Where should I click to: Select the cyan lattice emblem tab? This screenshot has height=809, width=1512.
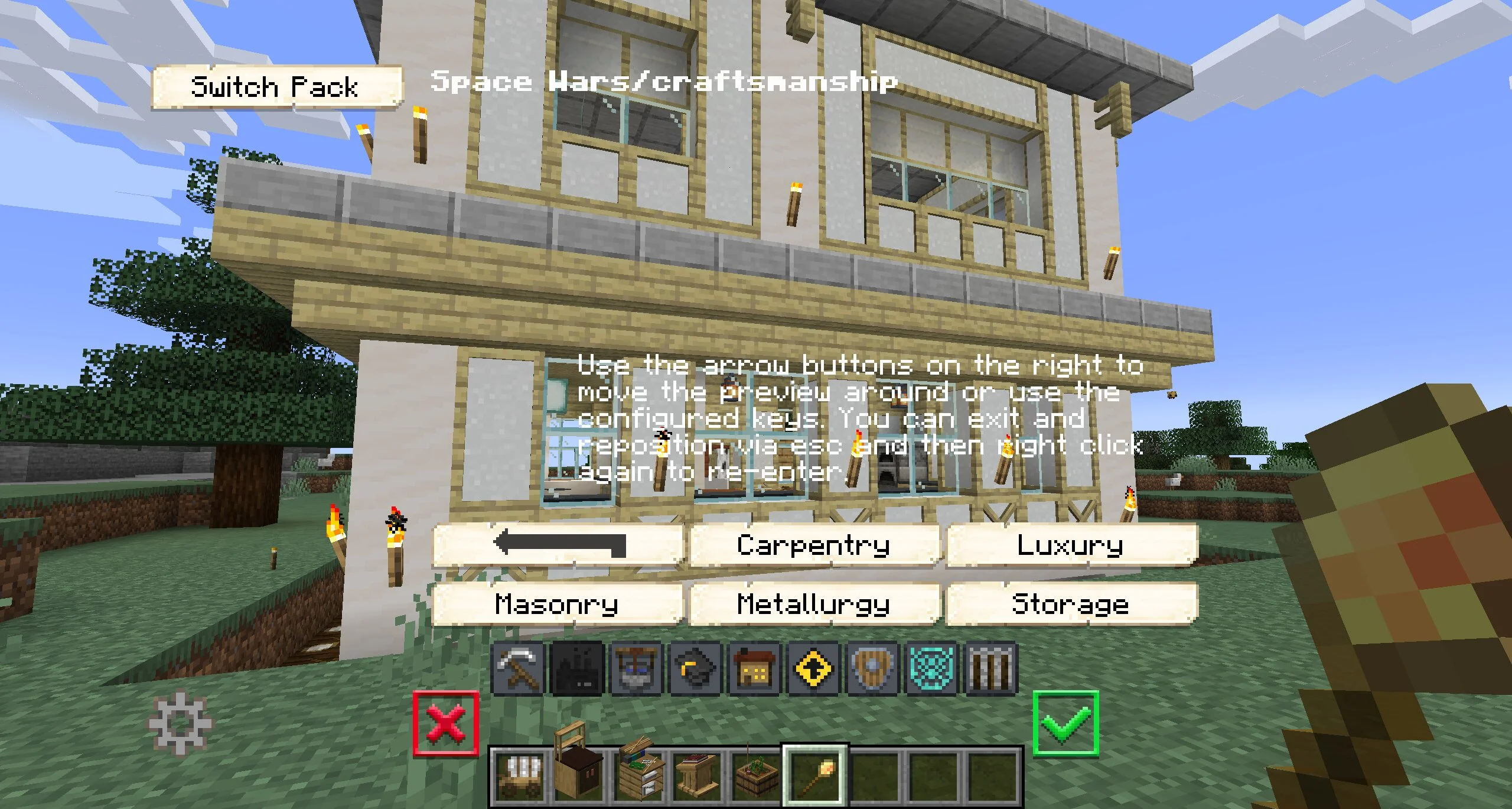tap(932, 668)
